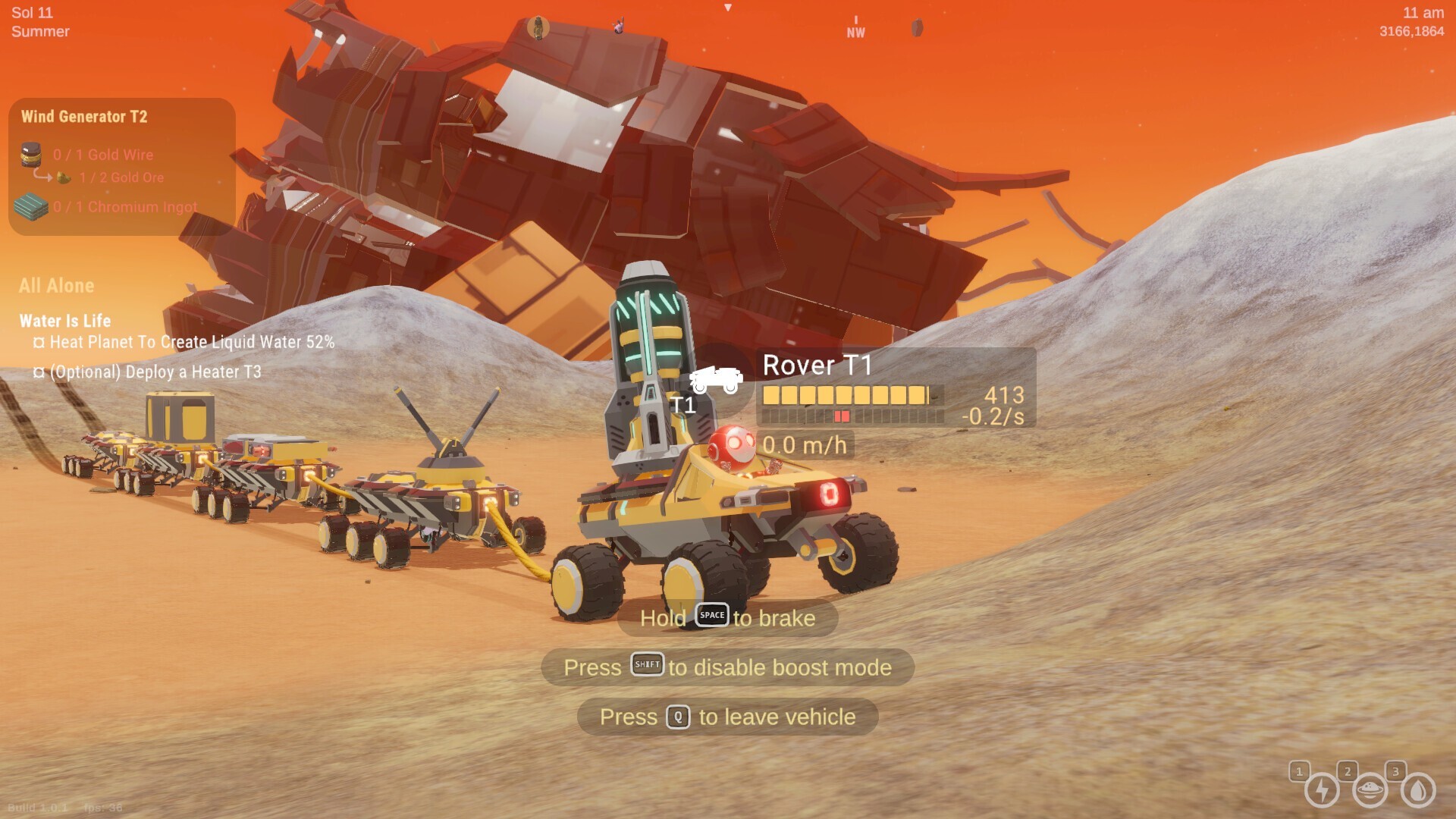
Task: Click the Gold Ore item icon
Action: click(x=62, y=177)
